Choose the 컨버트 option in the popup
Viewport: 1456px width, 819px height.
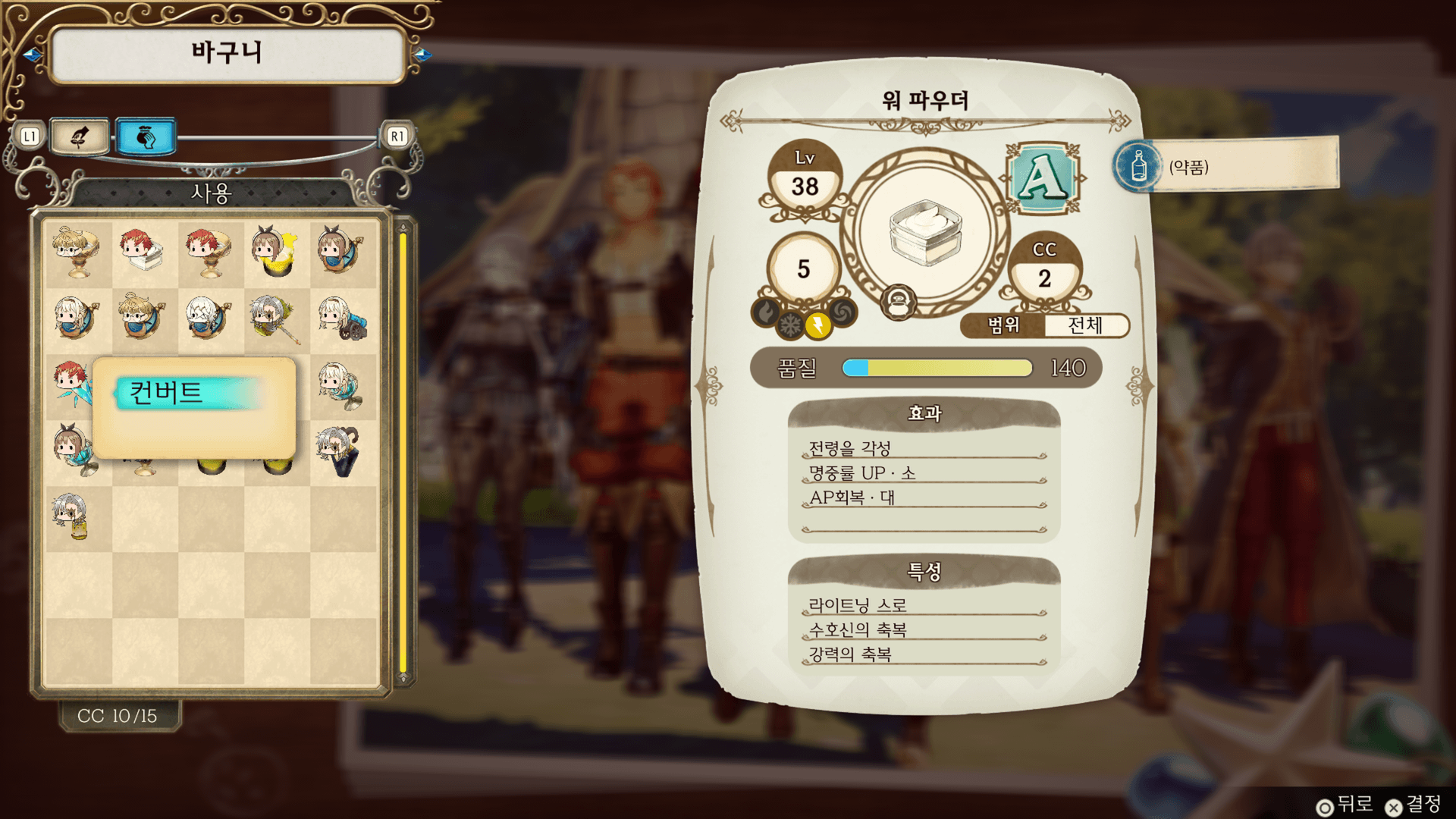pyautogui.click(x=190, y=393)
